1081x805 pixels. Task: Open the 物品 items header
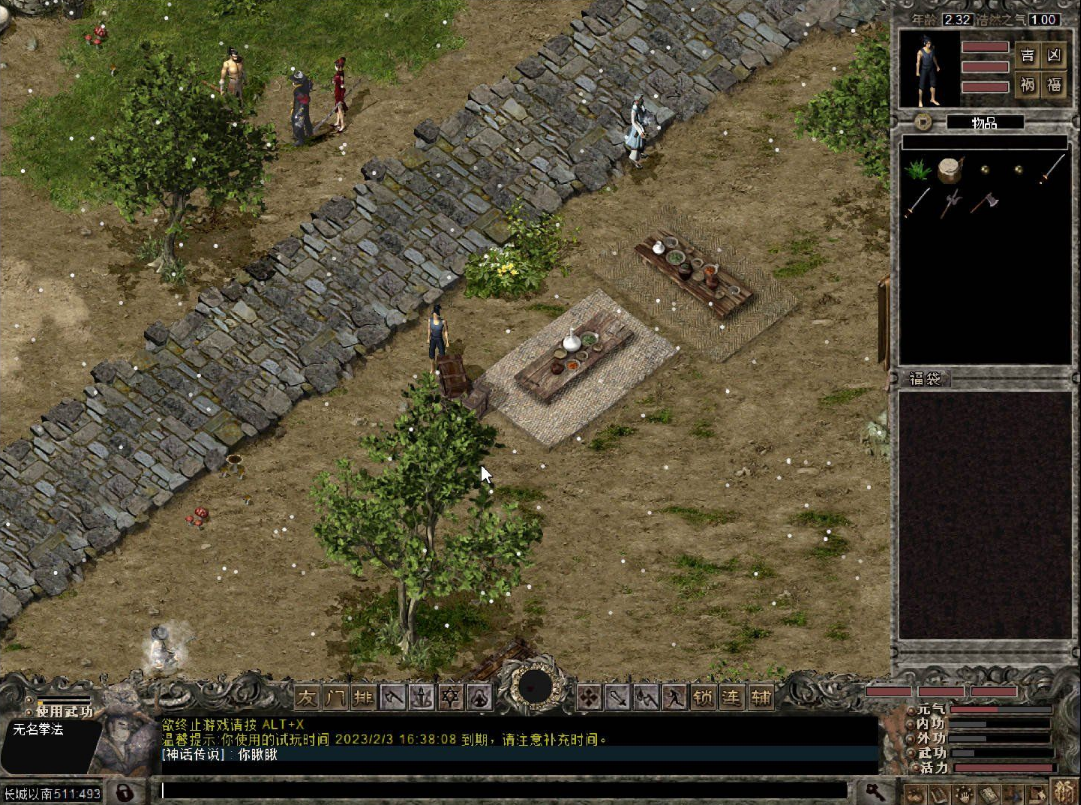[985, 122]
